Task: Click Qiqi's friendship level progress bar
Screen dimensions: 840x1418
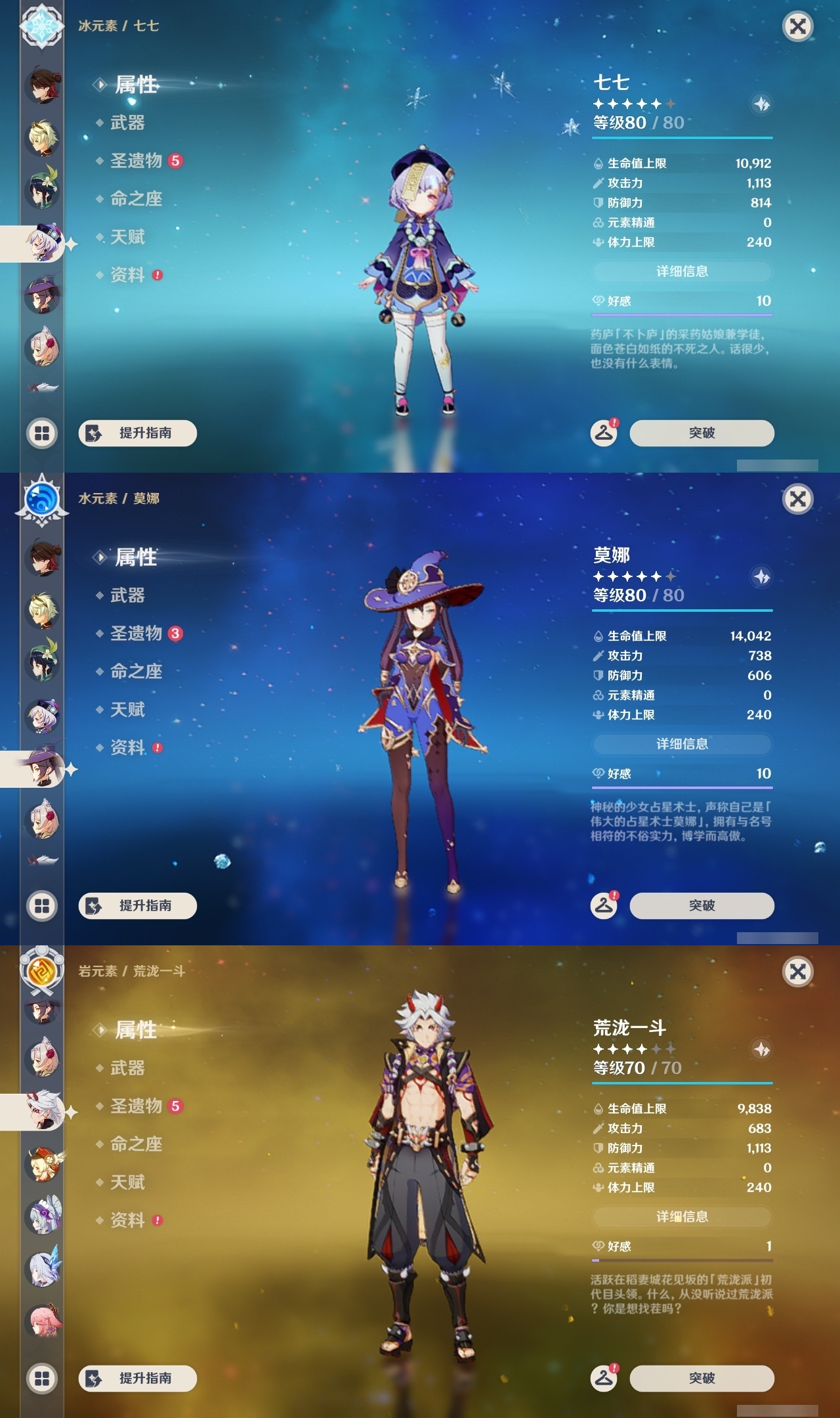Action: (x=682, y=314)
